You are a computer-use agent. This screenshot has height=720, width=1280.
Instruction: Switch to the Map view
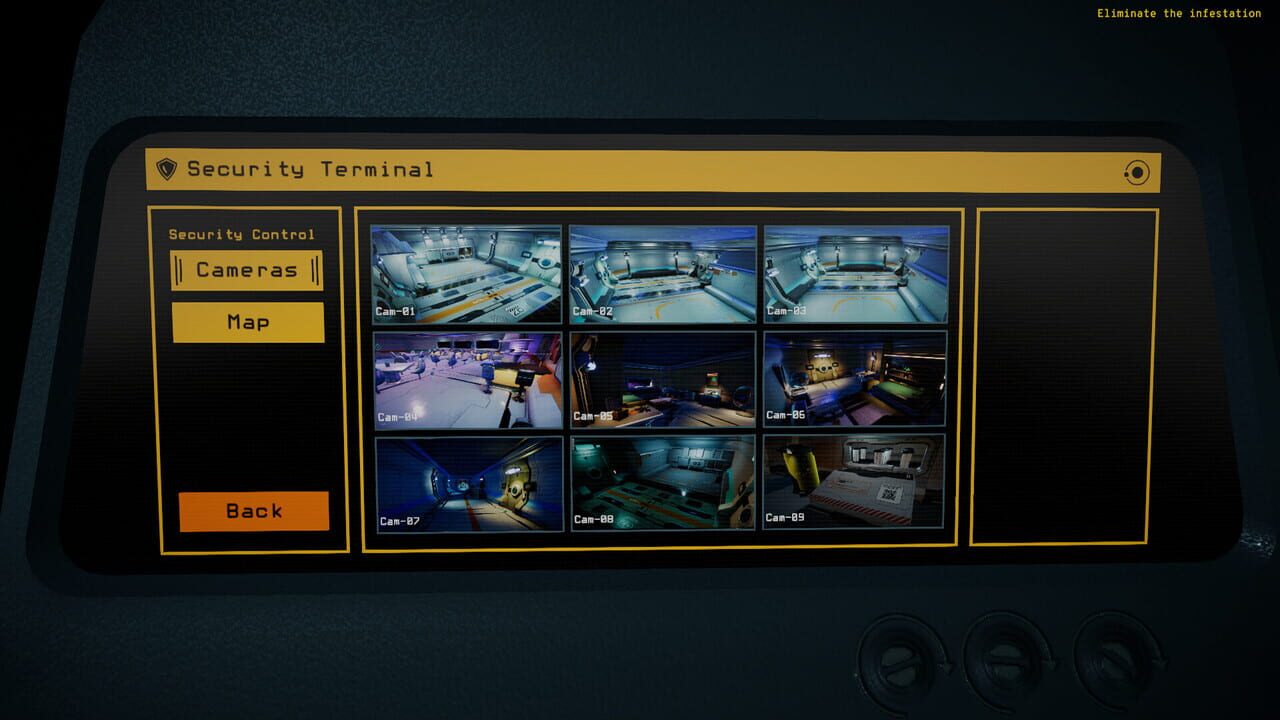point(247,322)
